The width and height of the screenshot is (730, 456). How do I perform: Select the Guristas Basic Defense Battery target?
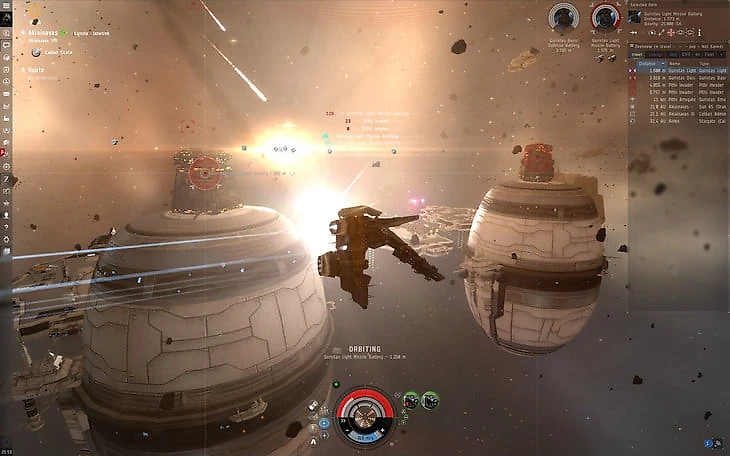pos(564,18)
